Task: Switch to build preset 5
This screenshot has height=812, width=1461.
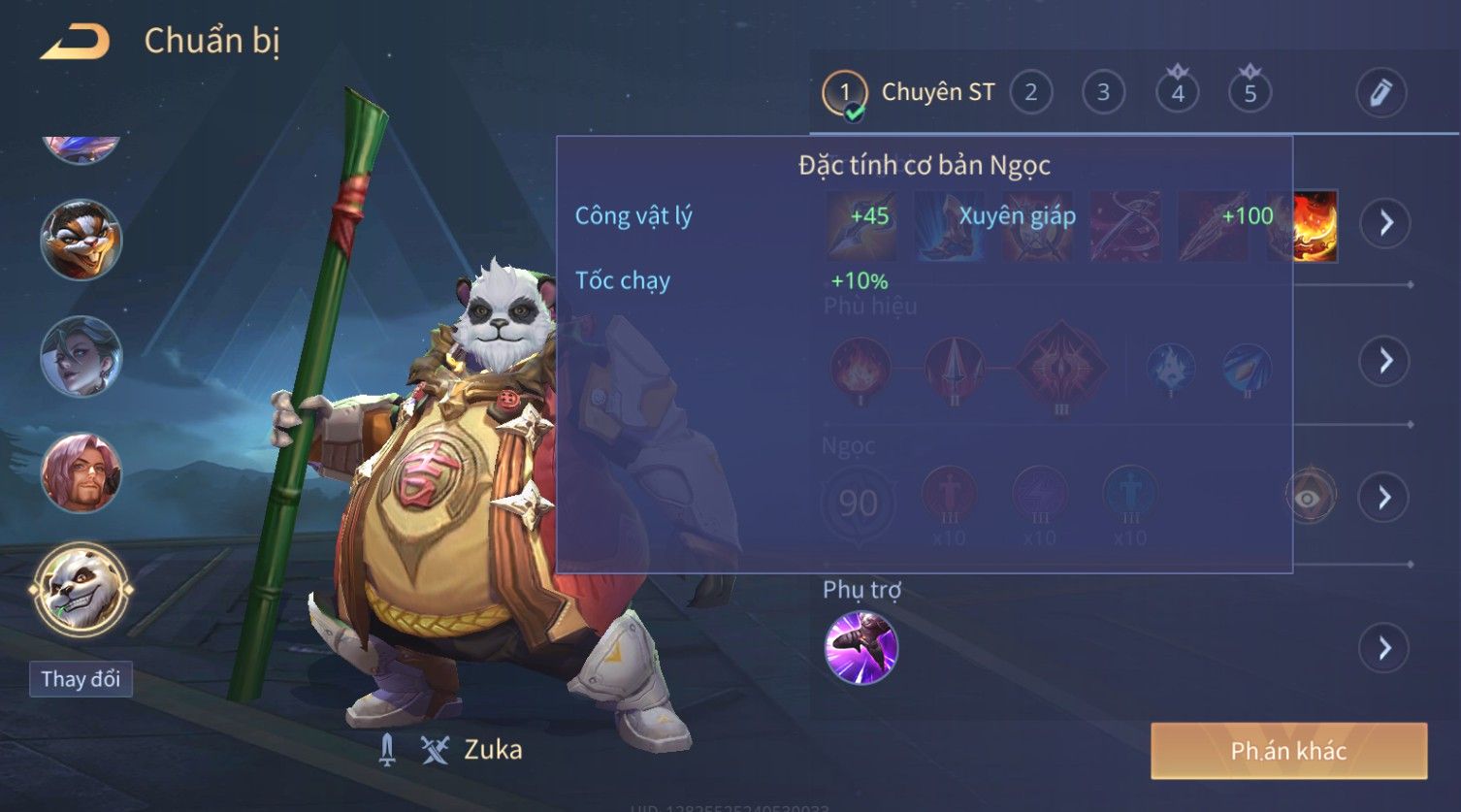Action: pos(1250,93)
